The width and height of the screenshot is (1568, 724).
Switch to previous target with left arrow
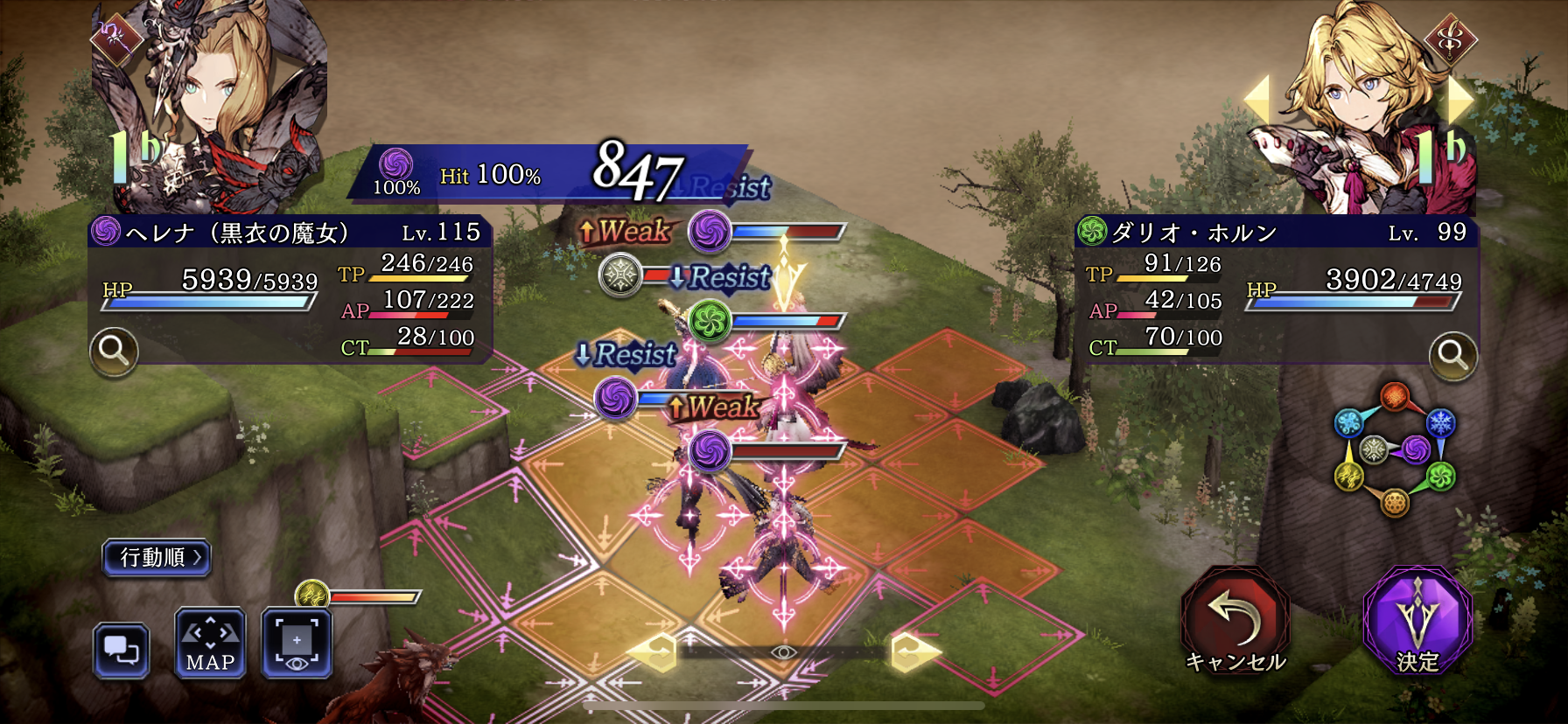click(1257, 98)
